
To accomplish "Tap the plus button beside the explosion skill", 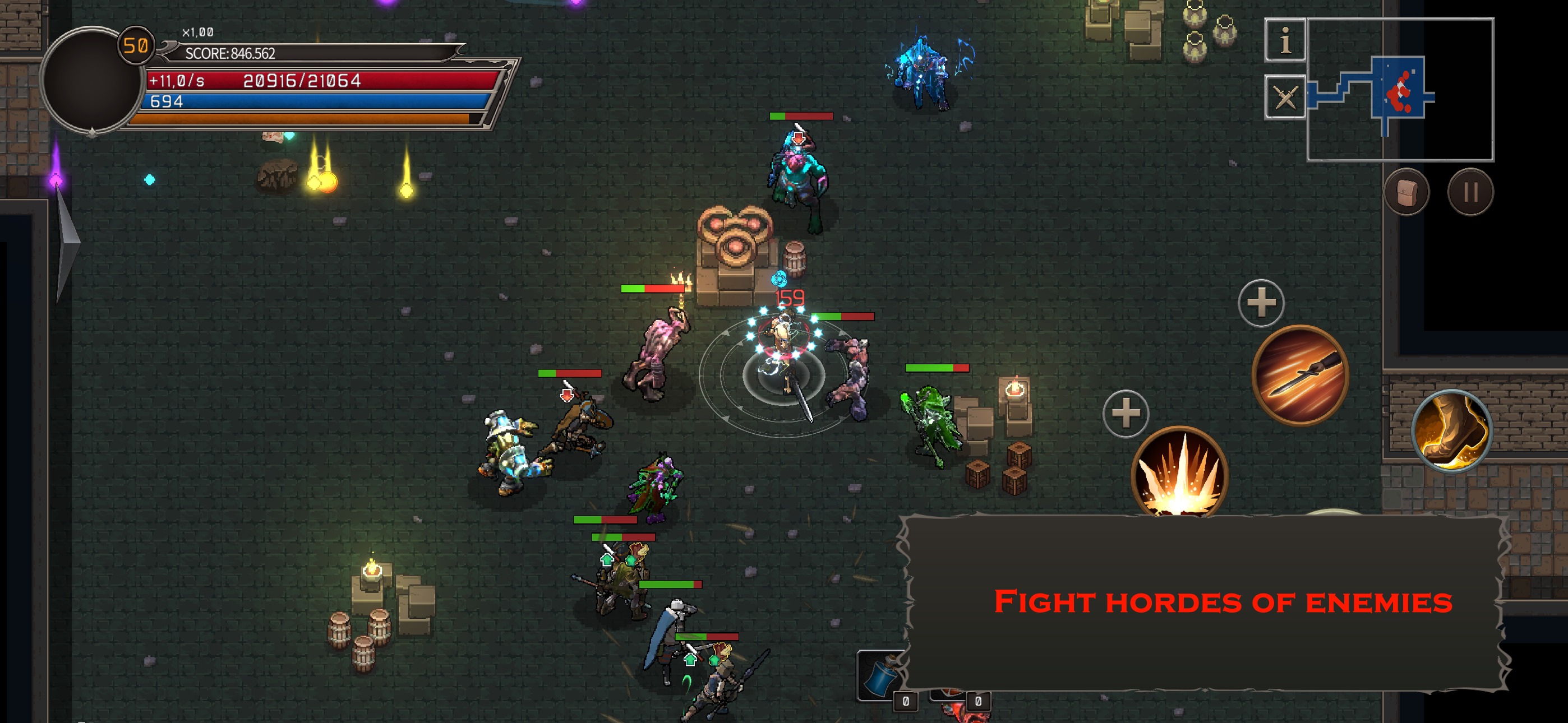I will [1126, 413].
